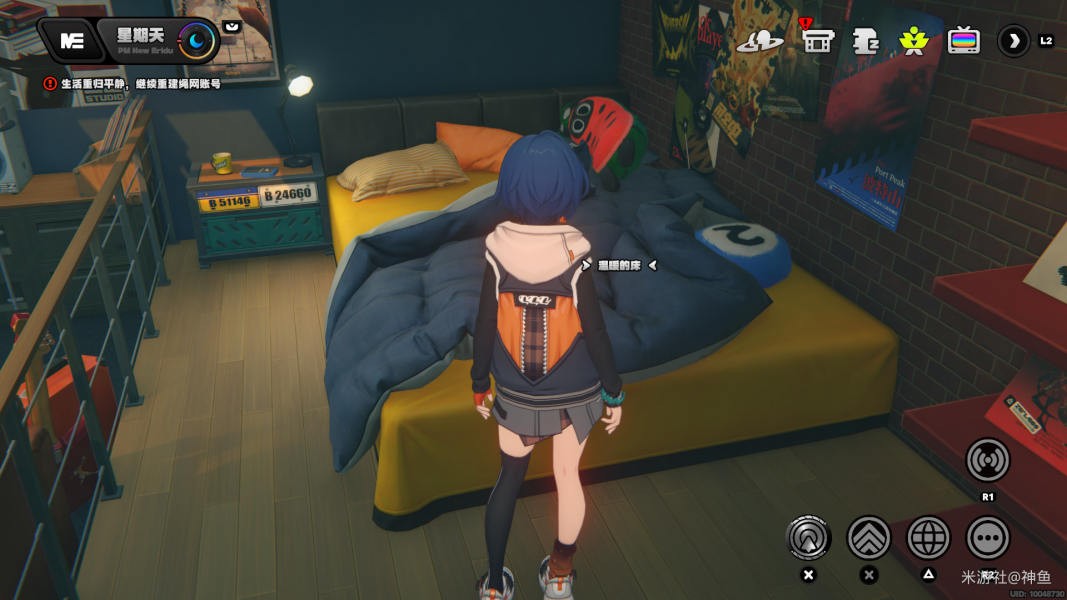Image resolution: width=1067 pixels, height=600 pixels.
Task: Open the quest tracker 生活重归平静
Action: [x=132, y=85]
